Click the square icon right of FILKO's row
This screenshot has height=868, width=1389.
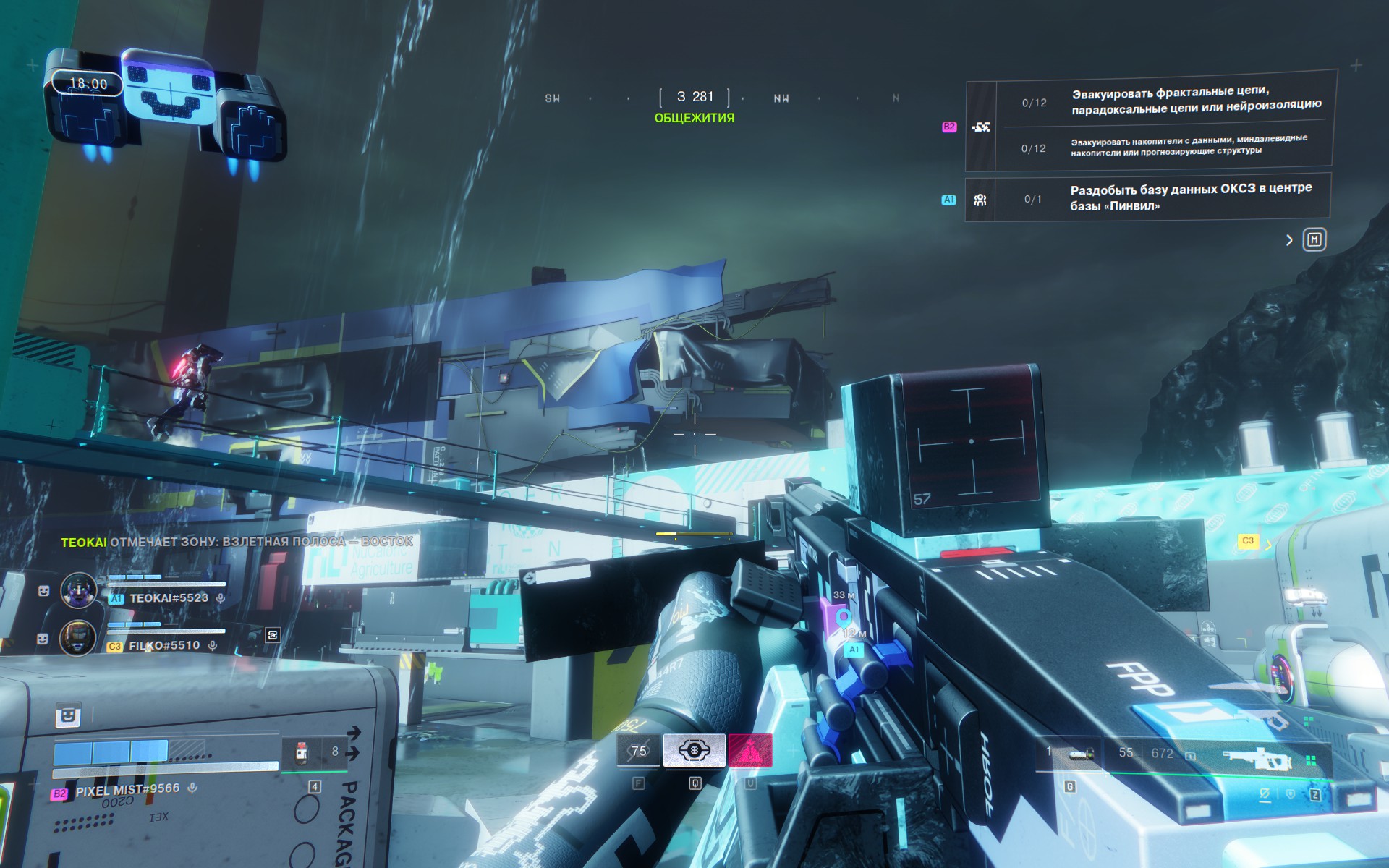coord(273,635)
